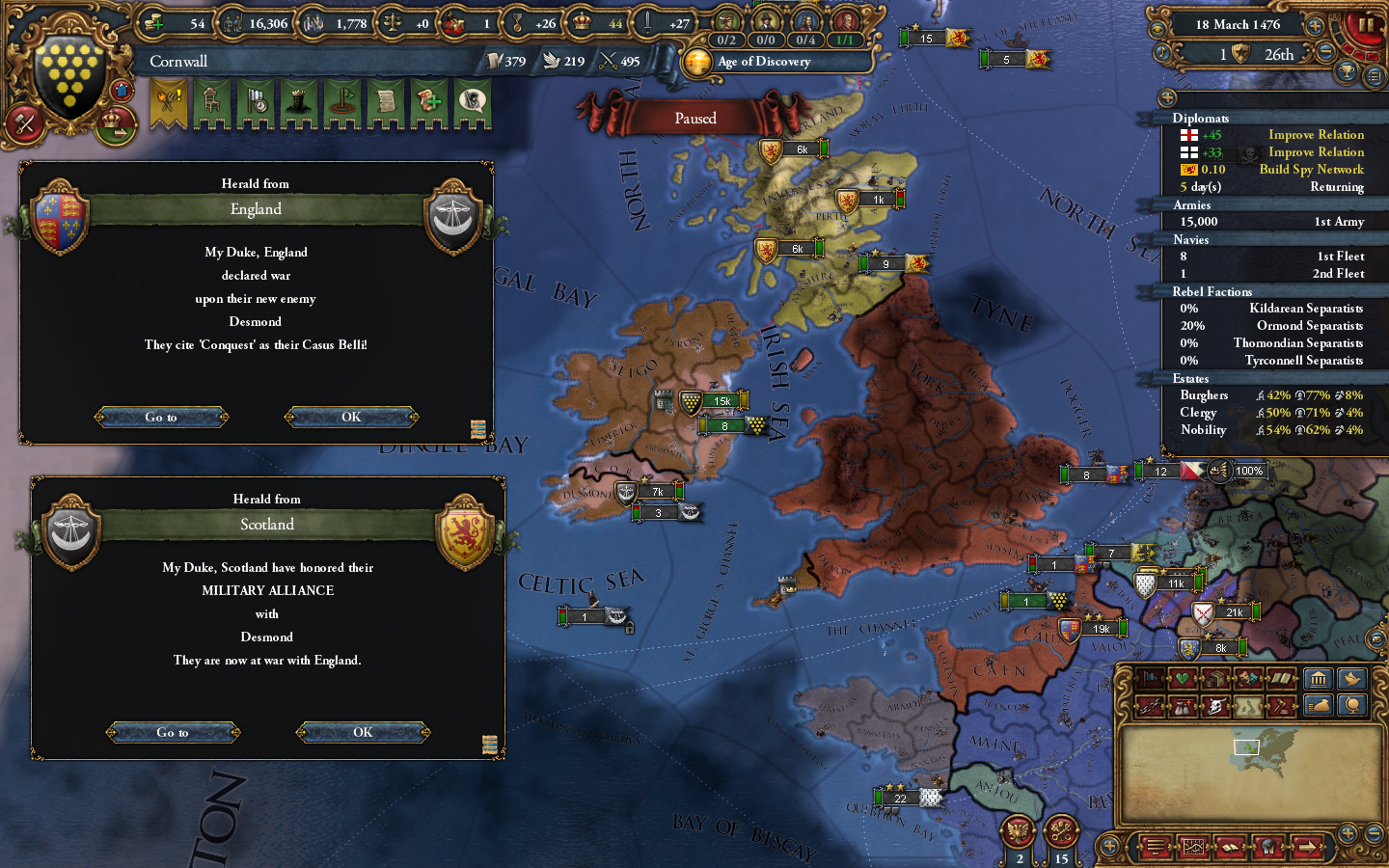This screenshot has height=868, width=1389.
Task: Dismiss England's war declaration with OK
Action: coord(351,417)
